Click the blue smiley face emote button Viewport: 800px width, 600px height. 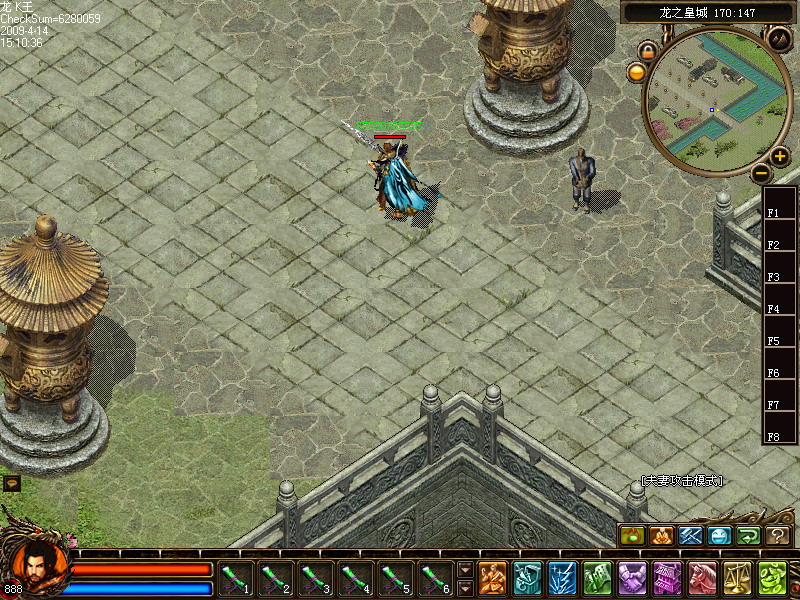(720, 536)
